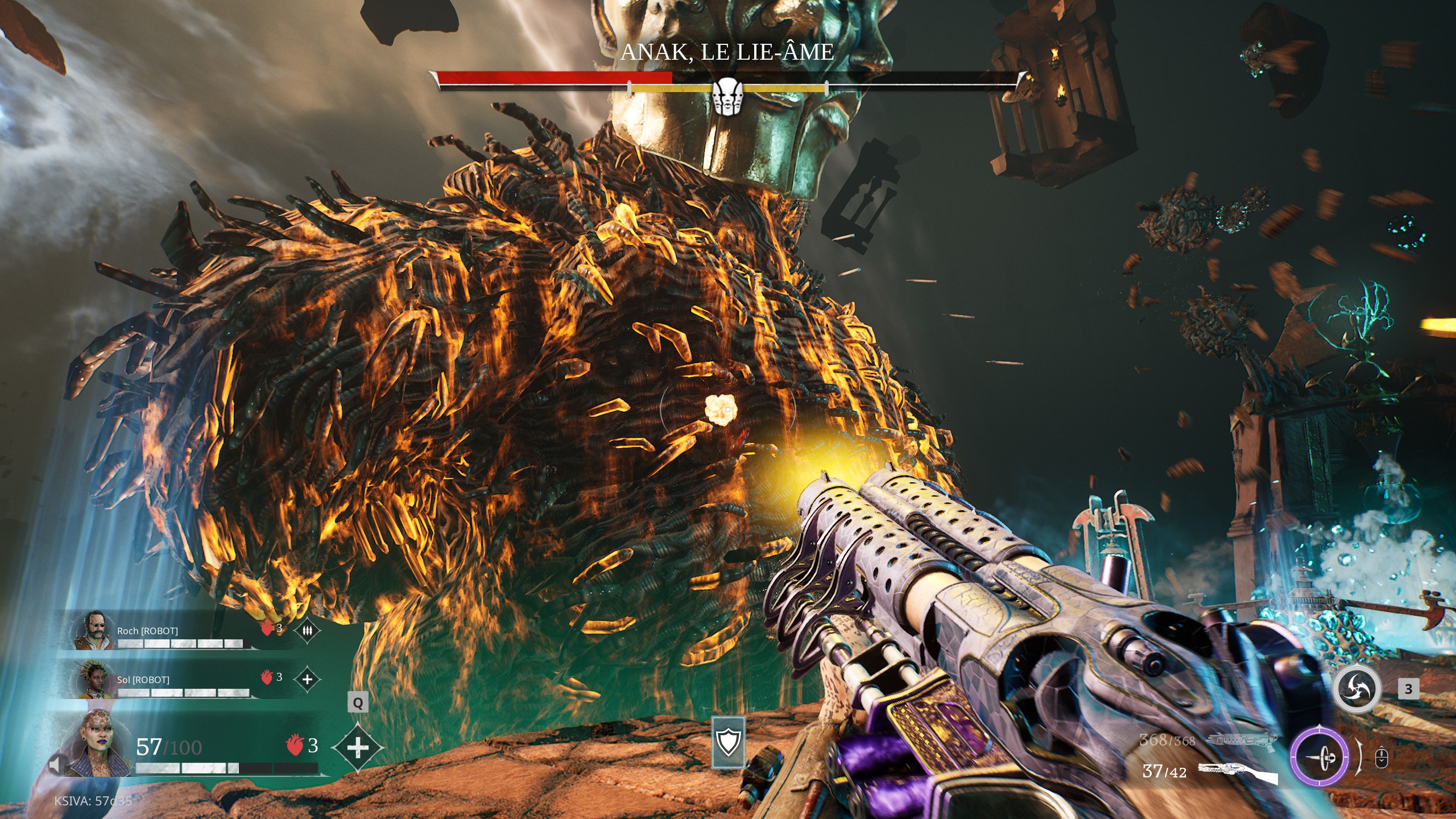This screenshot has height=819, width=1456.
Task: Click Sol's plus-sign ability diamond
Action: 307,679
